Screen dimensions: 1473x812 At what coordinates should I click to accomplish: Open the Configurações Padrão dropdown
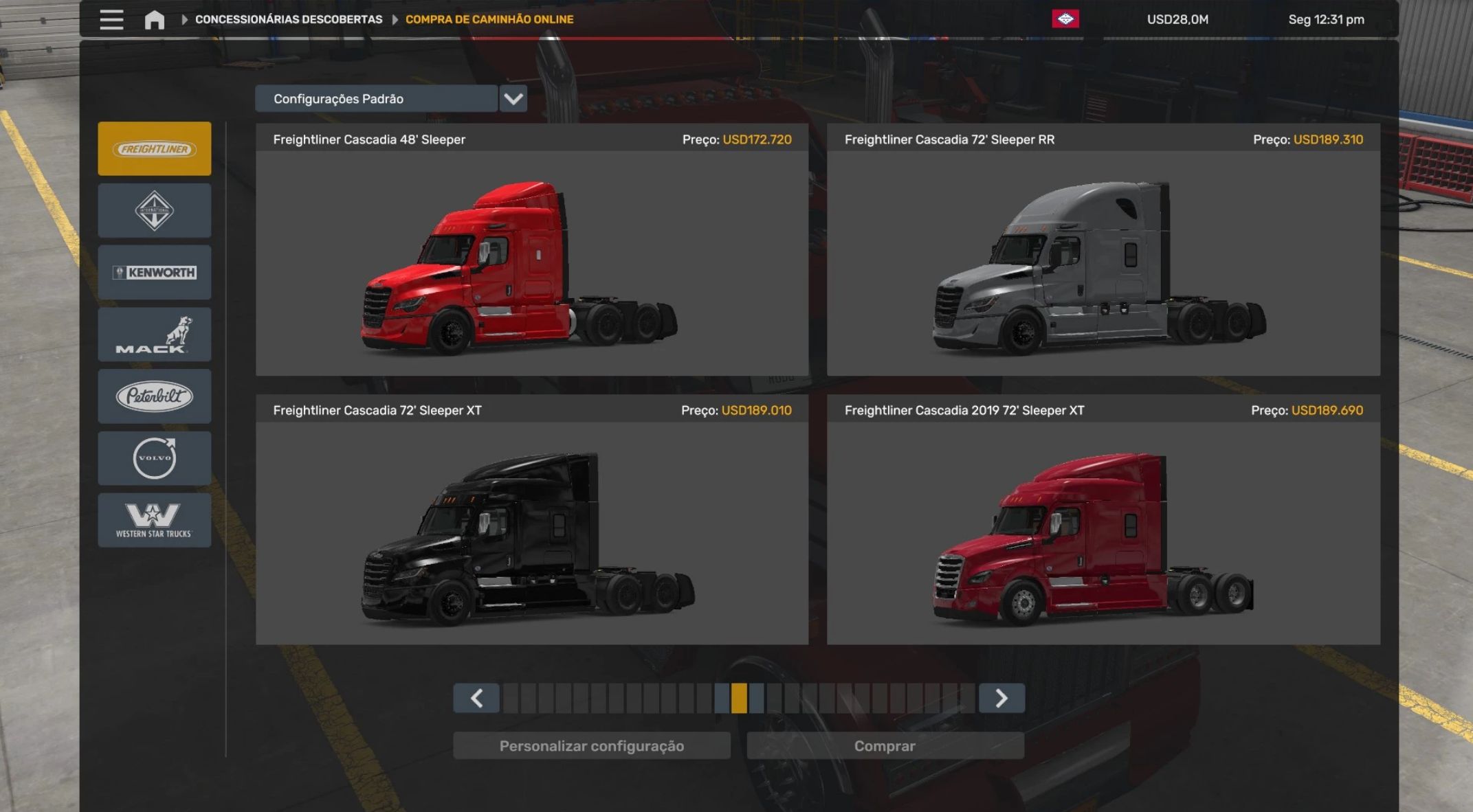pos(513,99)
